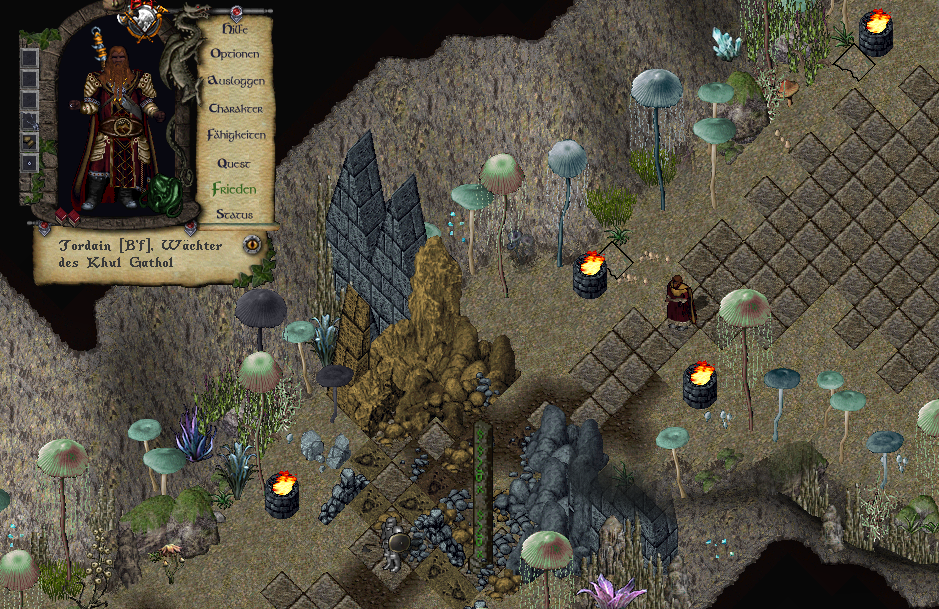Open the Fähigkeiten skills list
939x609 pixels.
click(235, 134)
